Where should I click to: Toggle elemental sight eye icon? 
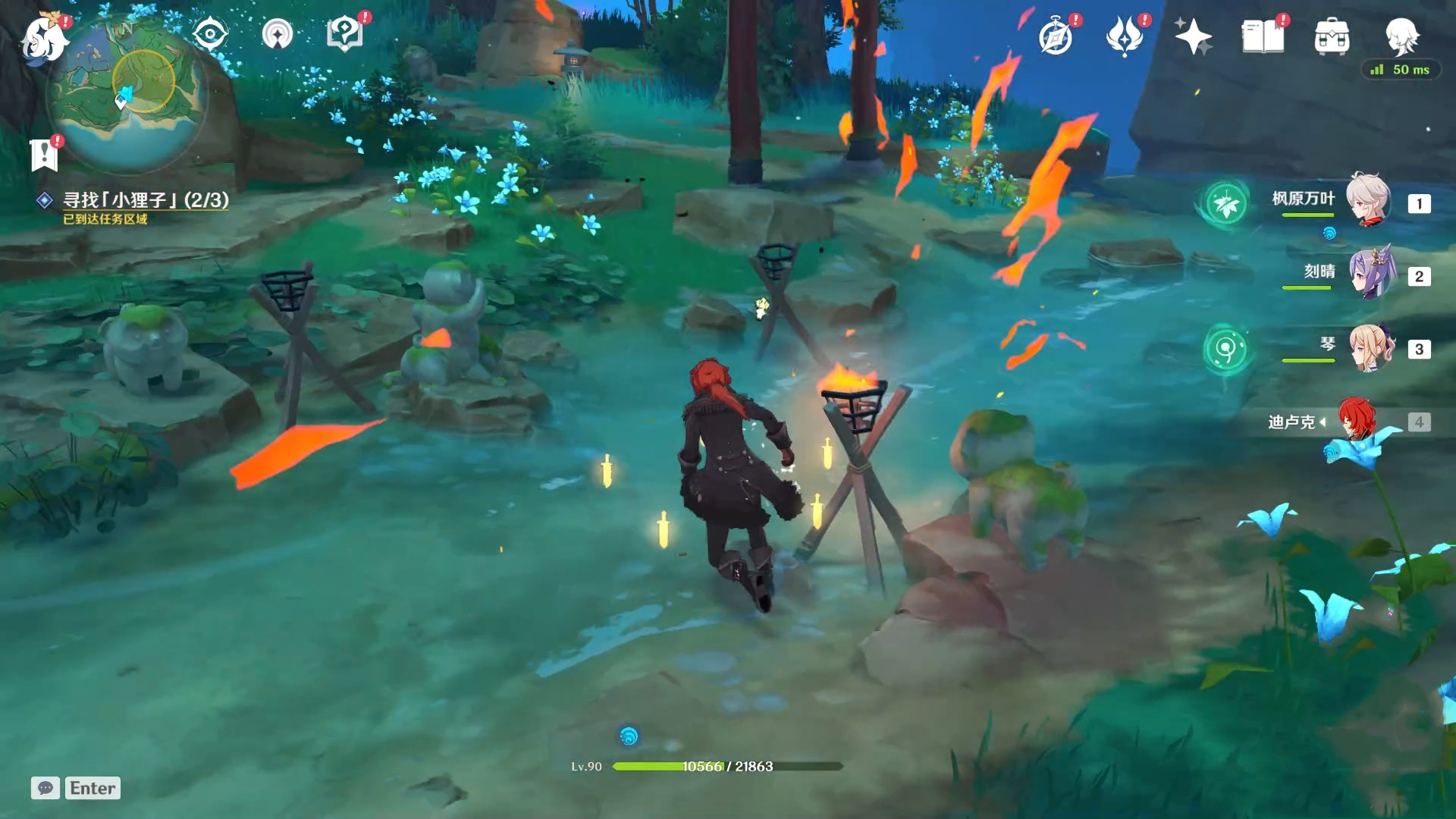click(x=209, y=34)
